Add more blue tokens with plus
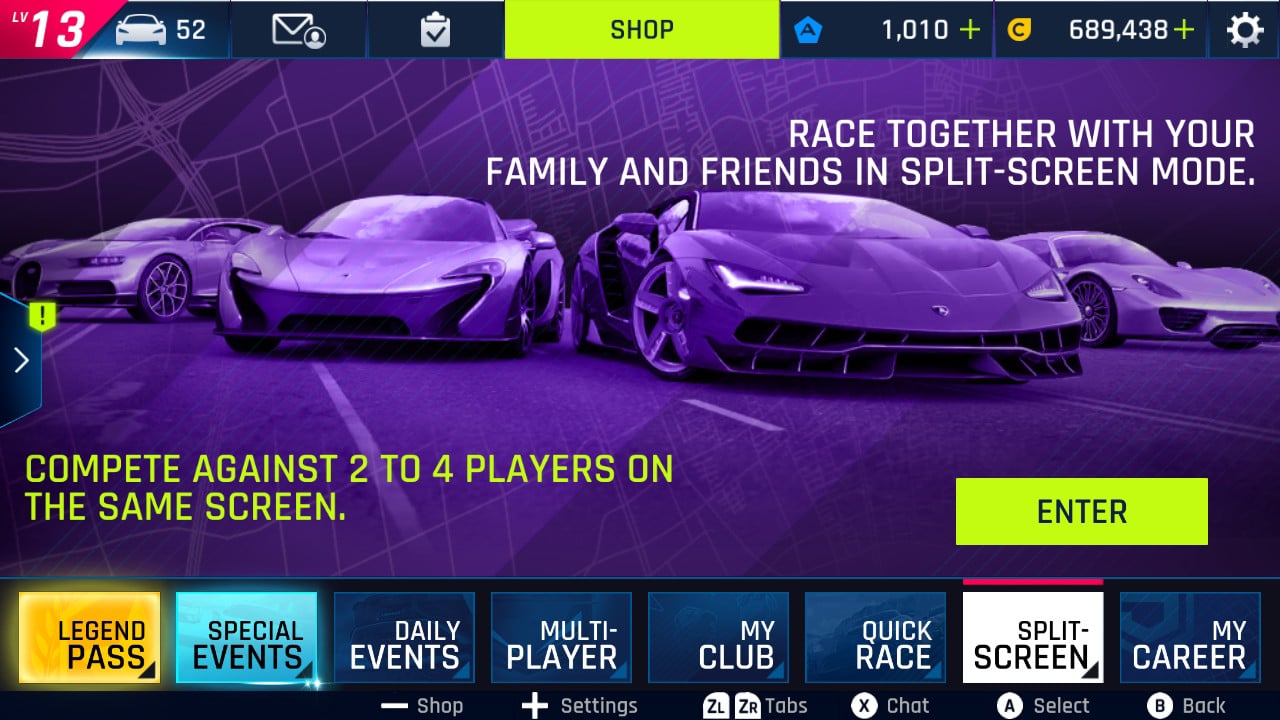The image size is (1280, 720). click(x=969, y=30)
